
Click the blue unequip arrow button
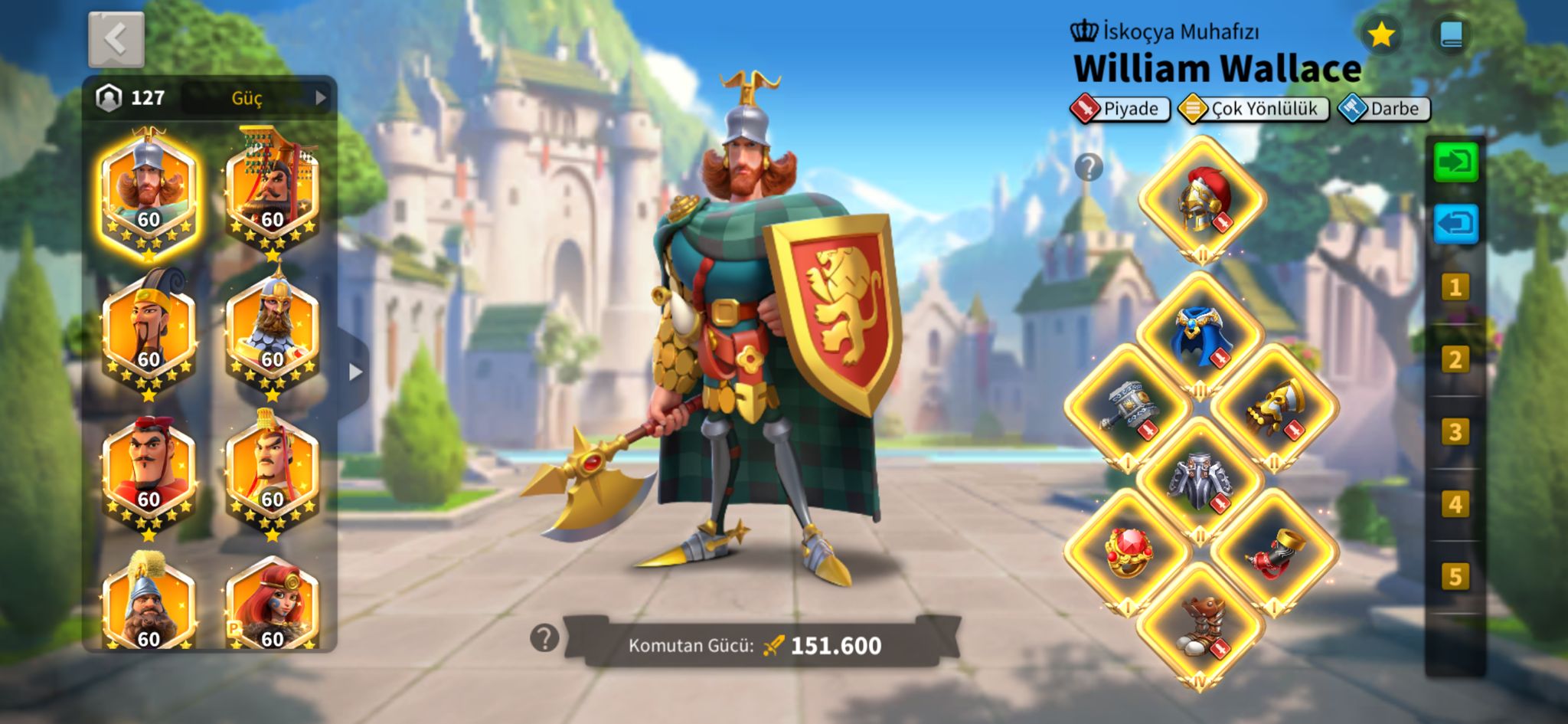[x=1455, y=224]
